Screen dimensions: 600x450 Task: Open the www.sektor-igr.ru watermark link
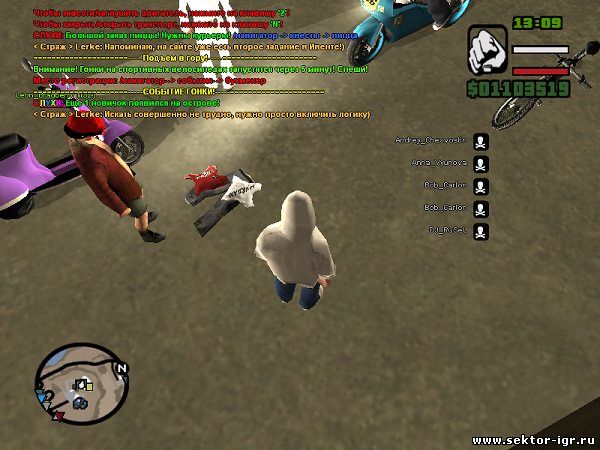point(533,440)
